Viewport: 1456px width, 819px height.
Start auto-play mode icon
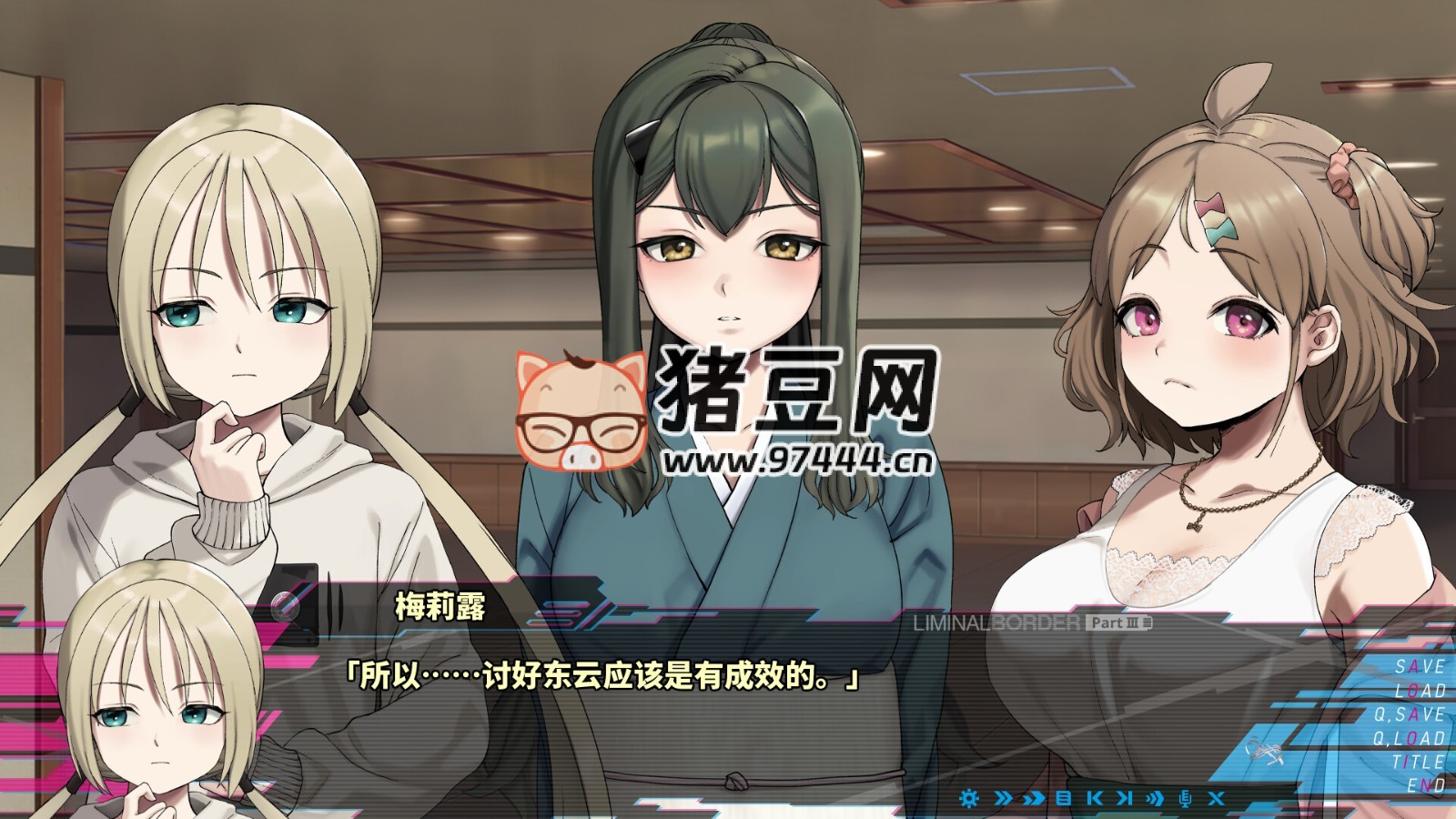1154,798
